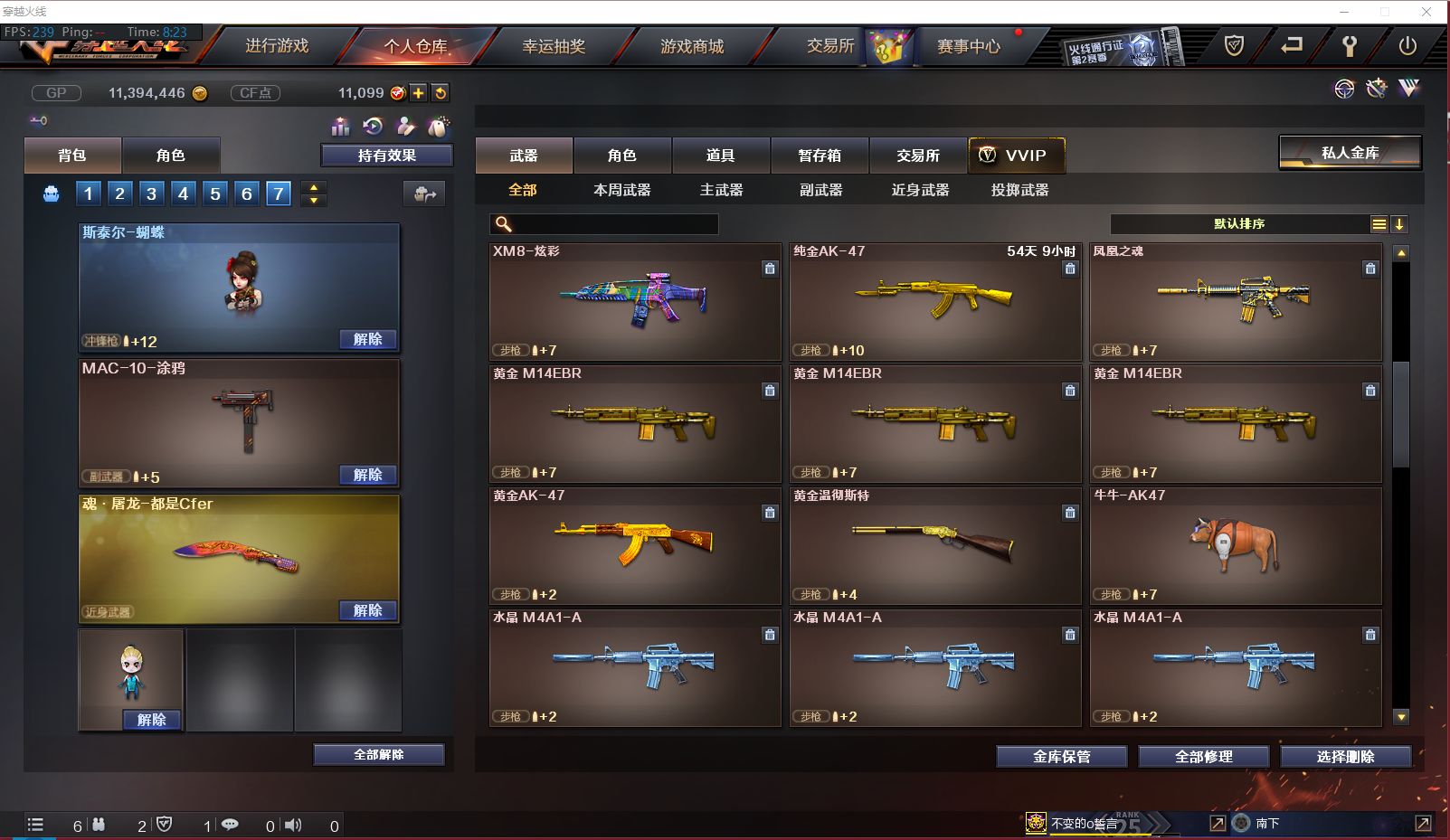Click the 全部修理 repair all button
Screen dimensions: 1450x840
pyautogui.click(x=1204, y=756)
